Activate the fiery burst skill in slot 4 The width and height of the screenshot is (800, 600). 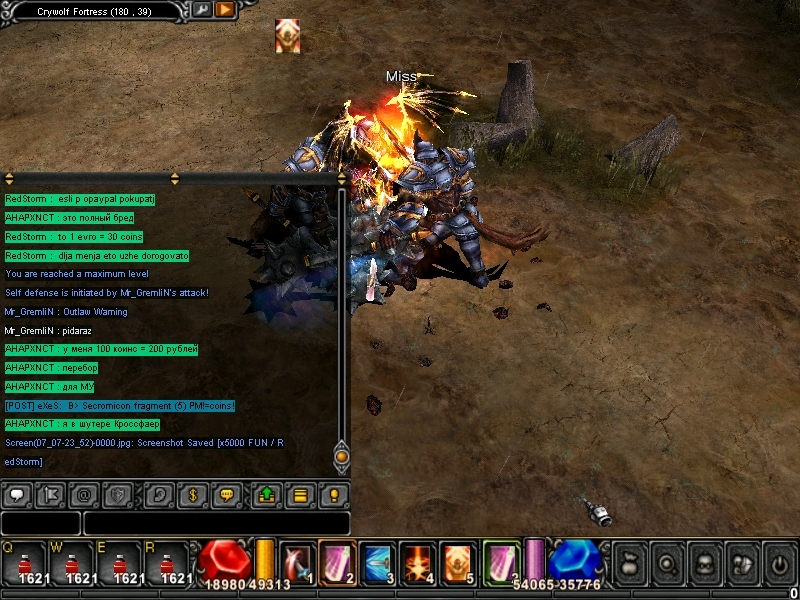(417, 562)
